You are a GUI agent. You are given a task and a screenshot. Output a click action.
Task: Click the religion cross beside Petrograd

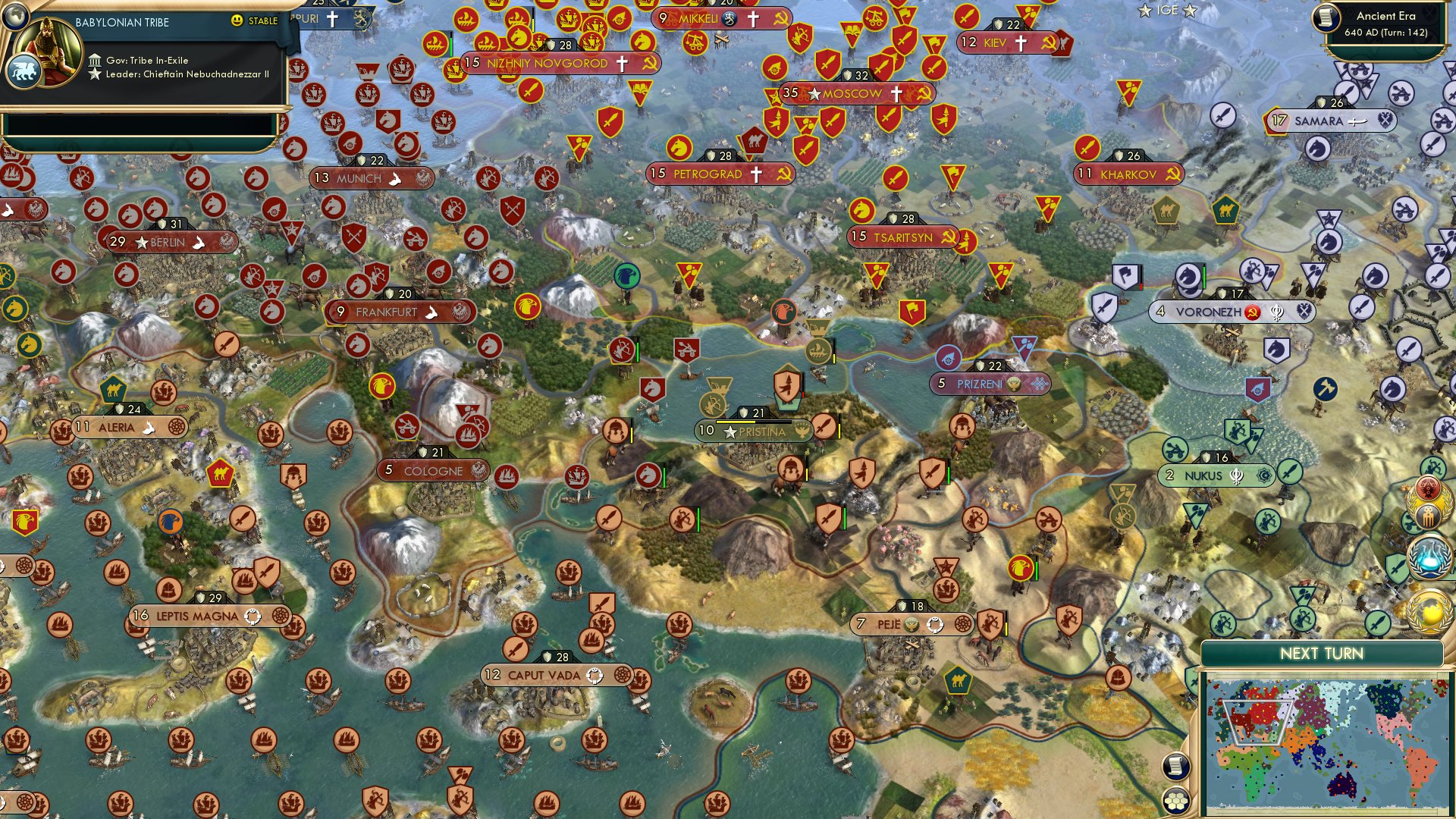coord(755,174)
